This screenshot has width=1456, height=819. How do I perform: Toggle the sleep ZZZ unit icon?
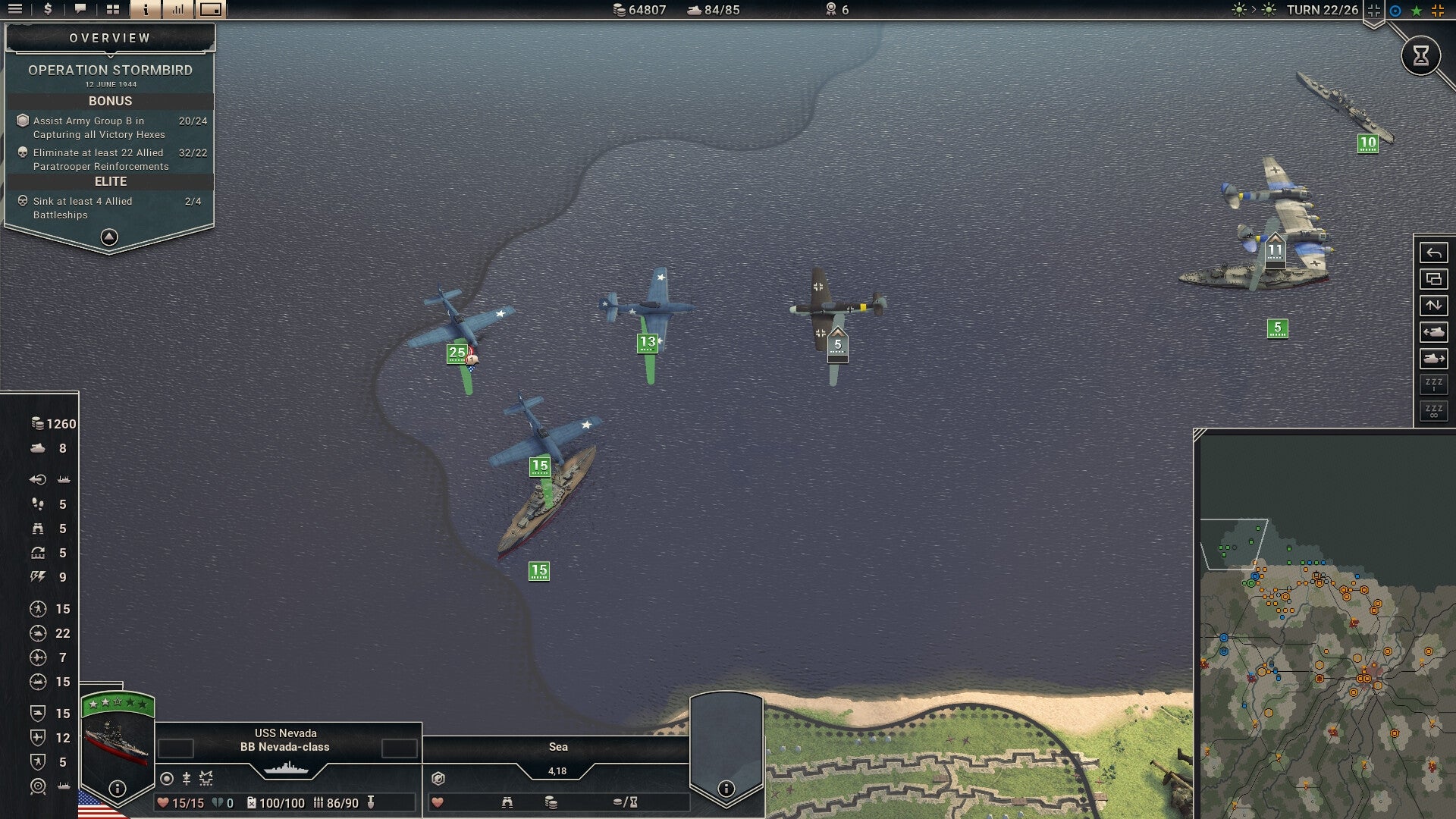[x=1433, y=382]
